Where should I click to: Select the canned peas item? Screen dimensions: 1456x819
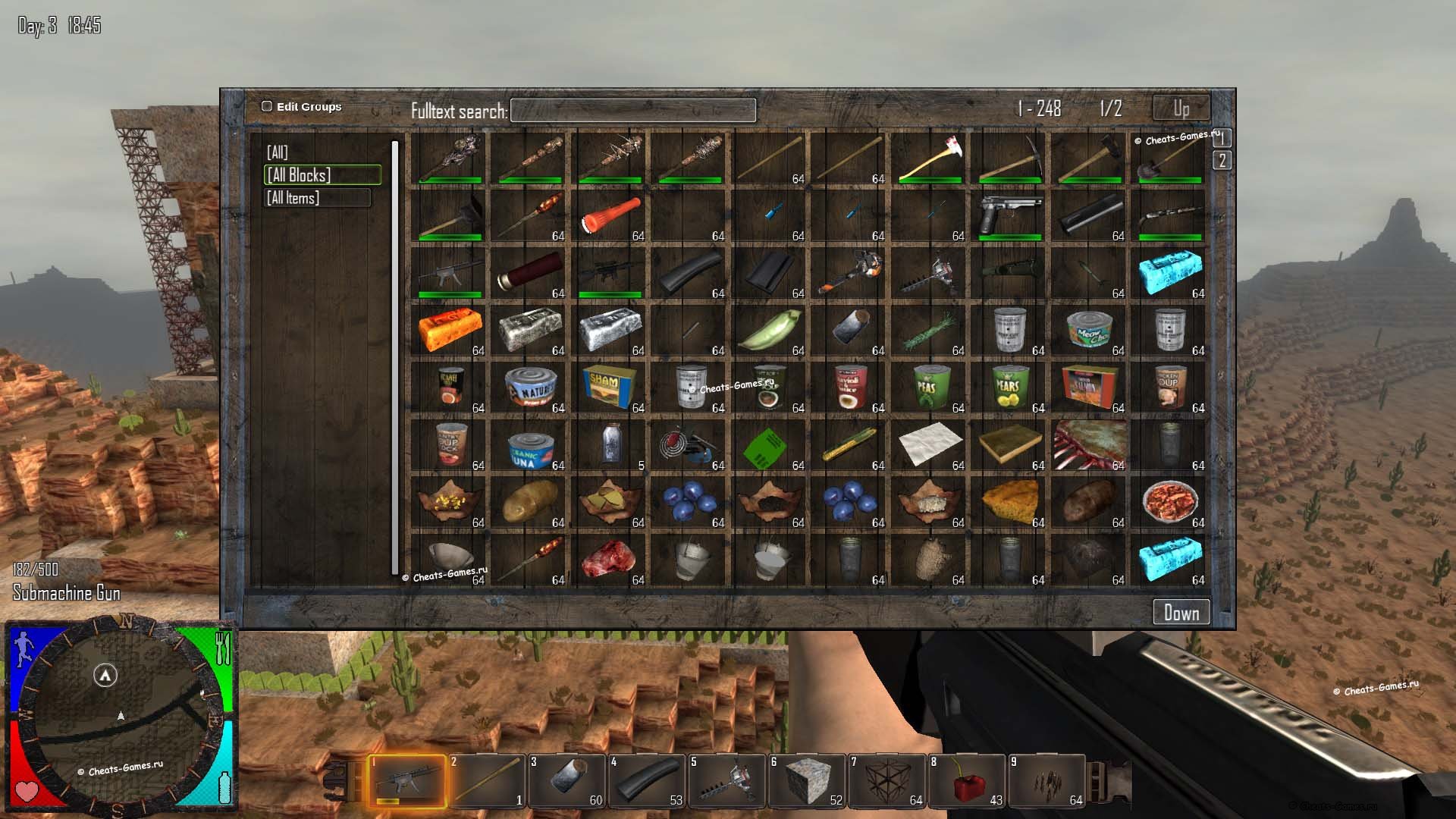coord(930,388)
